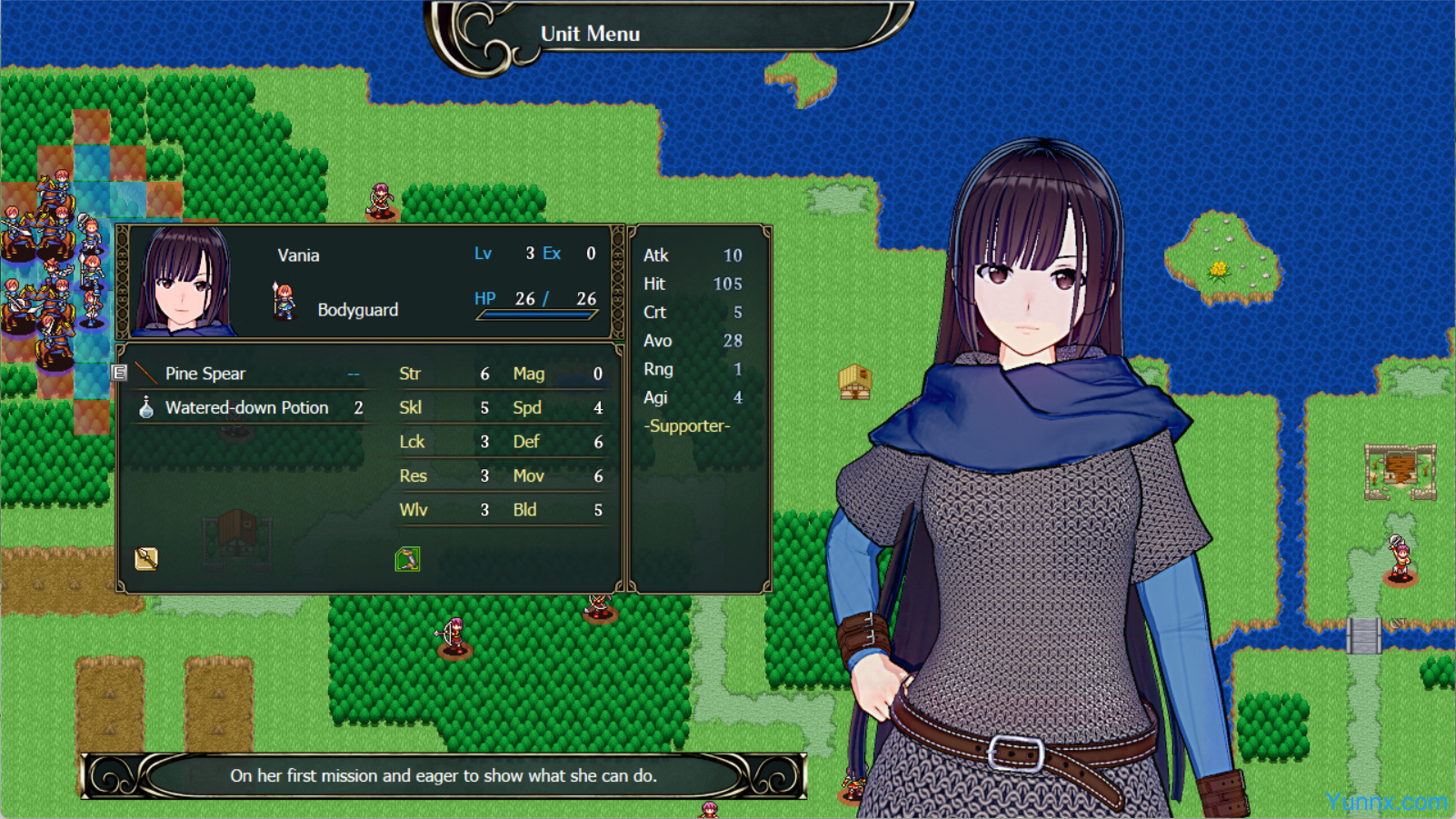Inspect the green armored boot skill icon
Screen dimensions: 1456x819
tap(407, 558)
